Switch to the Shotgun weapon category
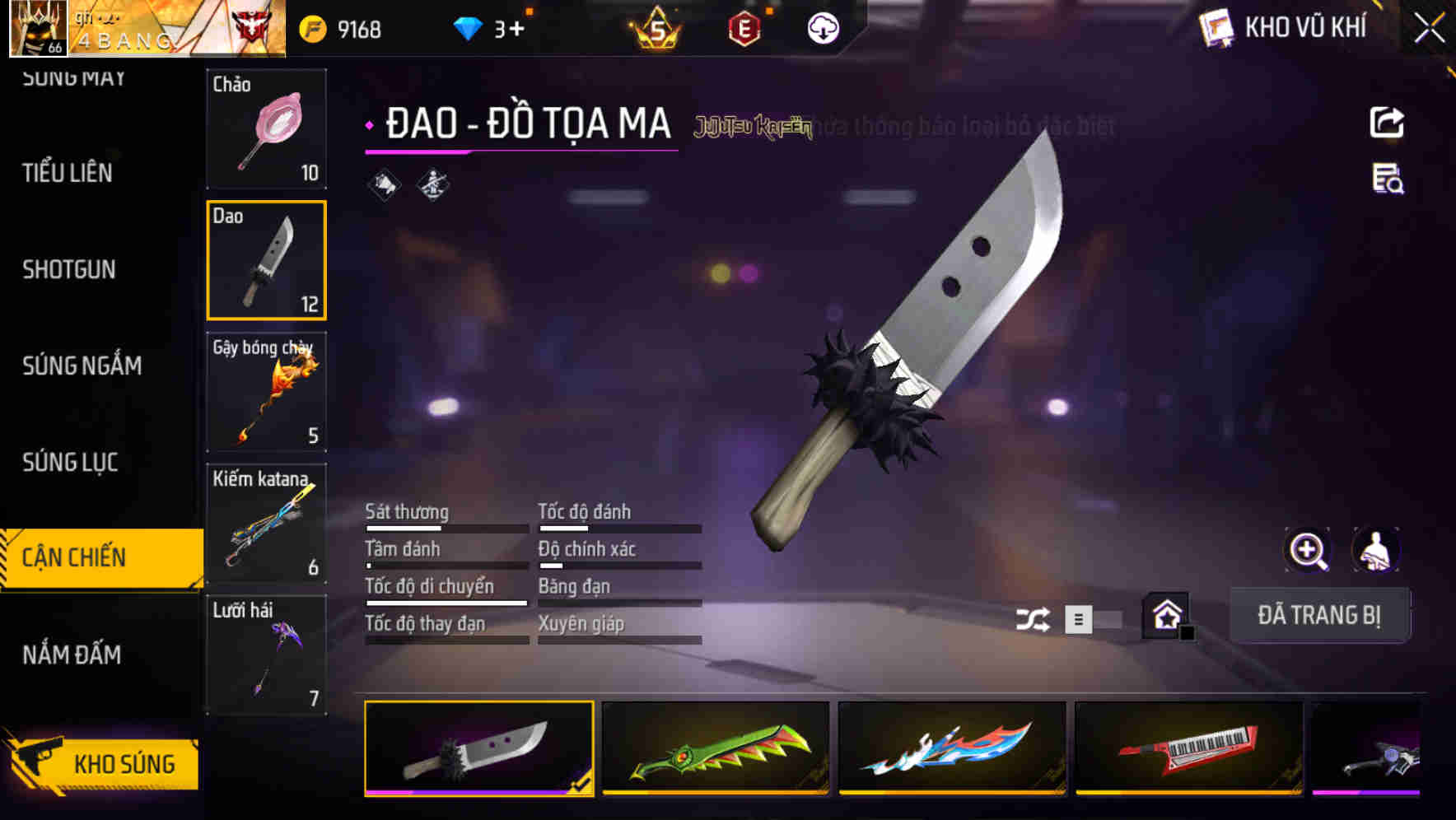Image resolution: width=1456 pixels, height=820 pixels. (x=68, y=270)
